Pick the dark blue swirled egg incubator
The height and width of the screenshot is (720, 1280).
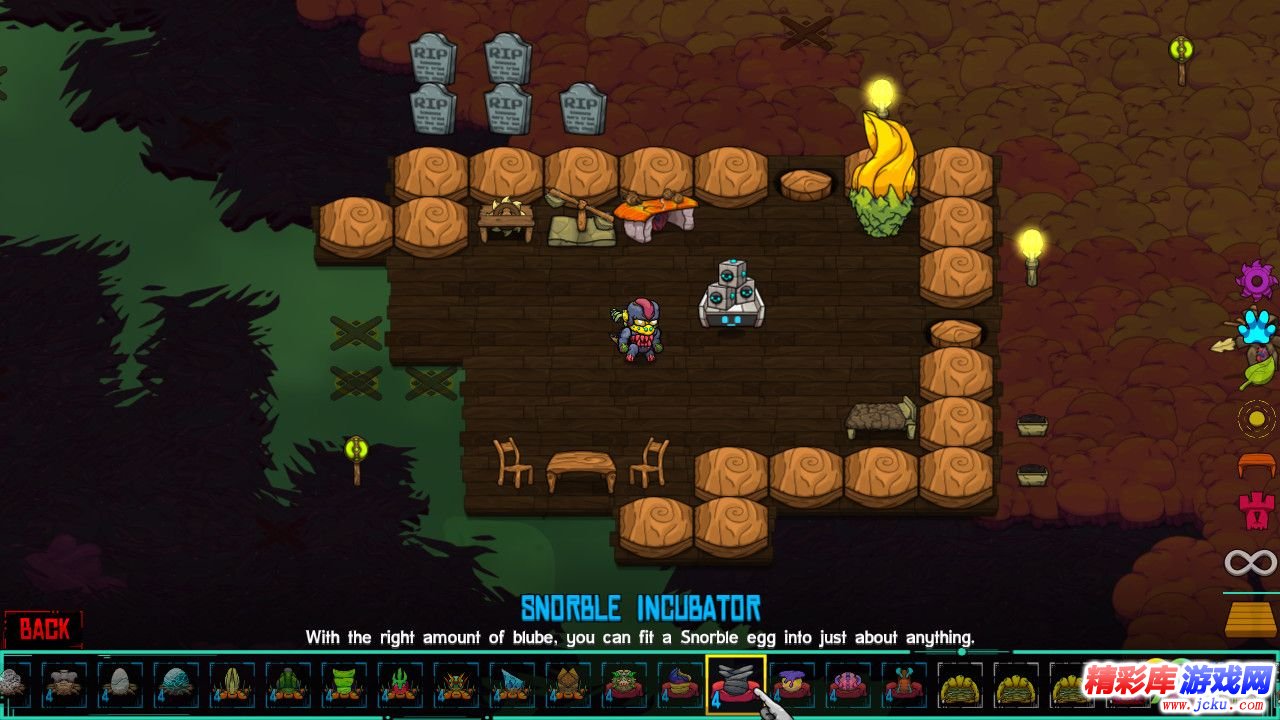click(680, 685)
